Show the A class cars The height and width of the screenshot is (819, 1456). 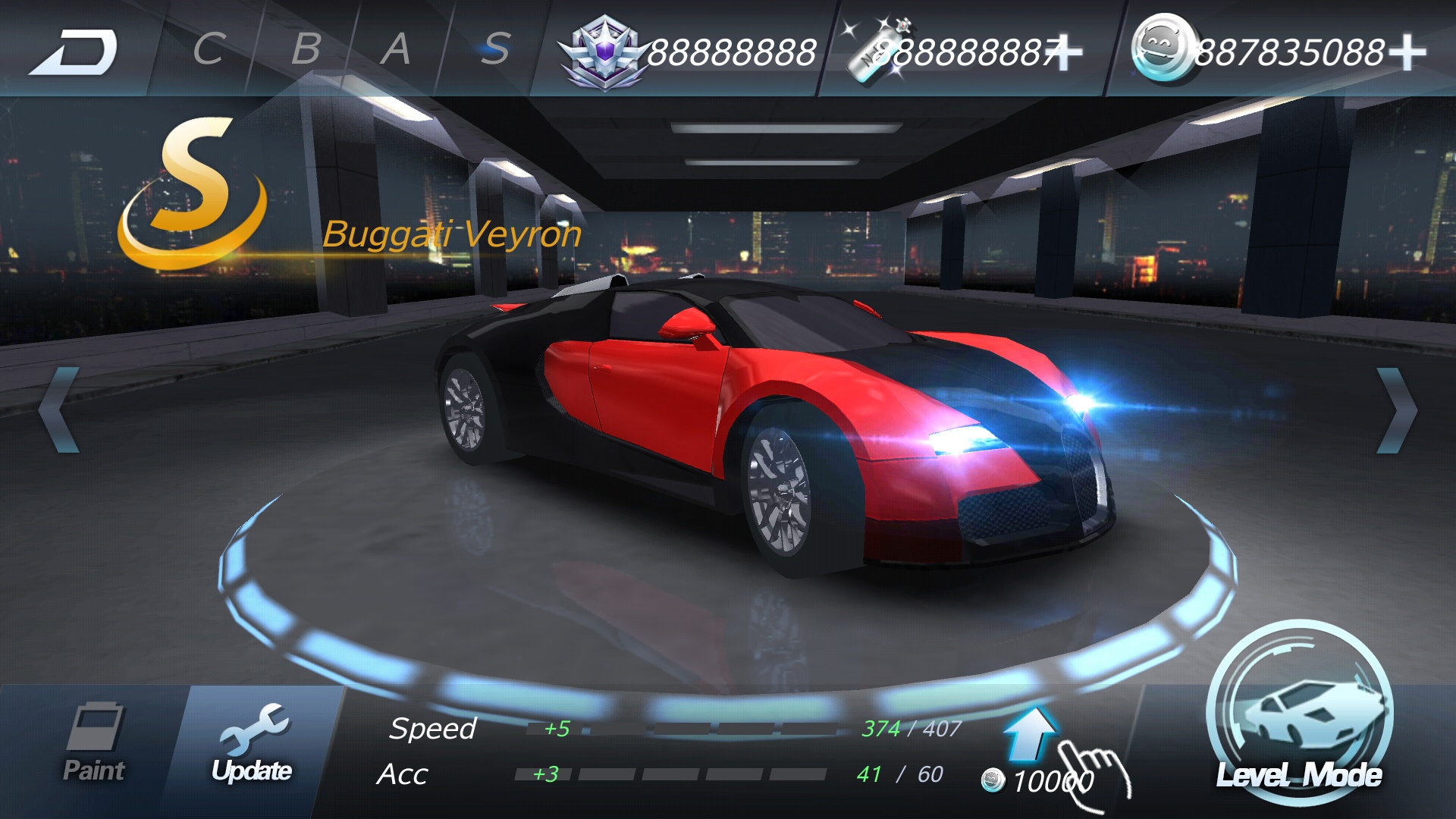[x=396, y=50]
